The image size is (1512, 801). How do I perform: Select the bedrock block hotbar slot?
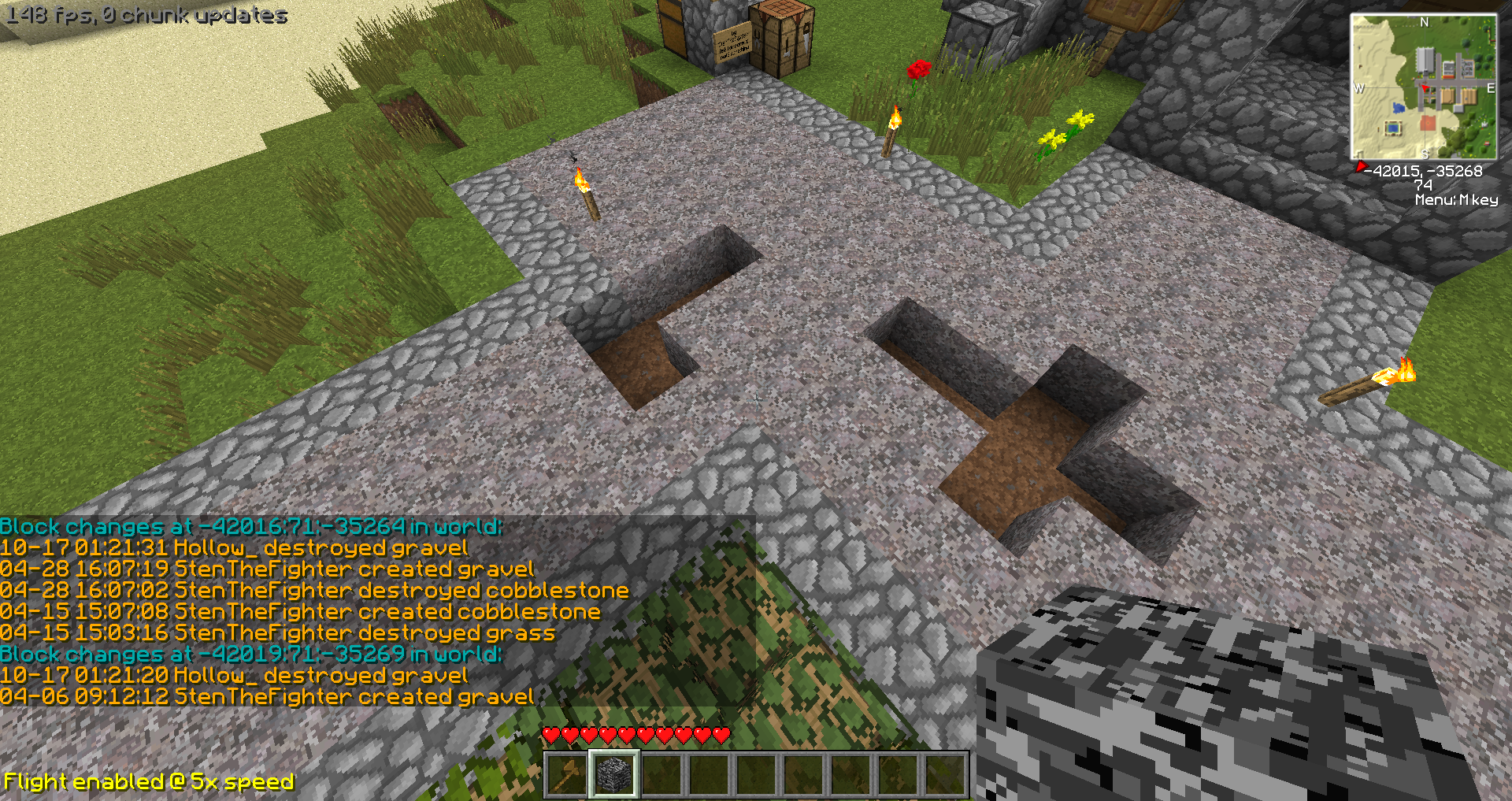pyautogui.click(x=614, y=774)
